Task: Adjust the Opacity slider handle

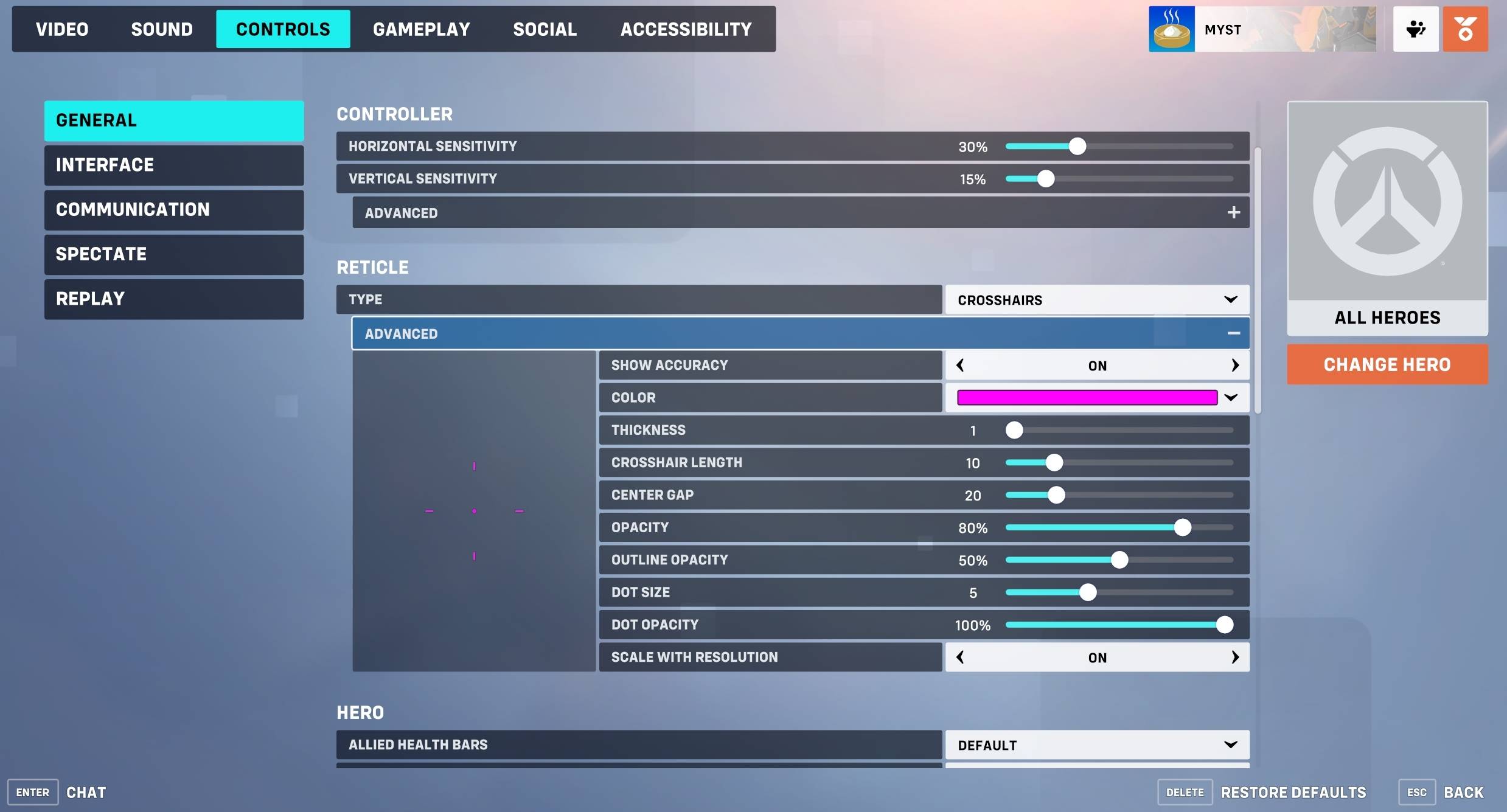Action: coord(1182,527)
